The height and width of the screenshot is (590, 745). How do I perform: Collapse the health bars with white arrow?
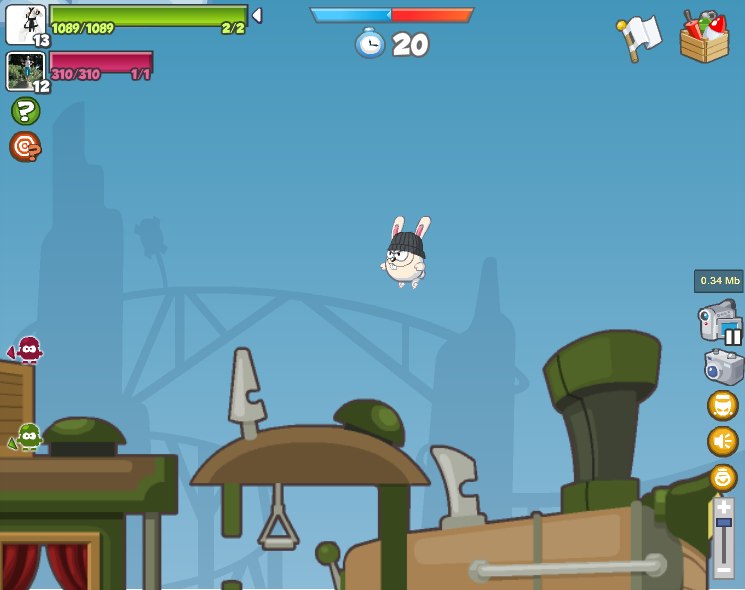(x=257, y=15)
